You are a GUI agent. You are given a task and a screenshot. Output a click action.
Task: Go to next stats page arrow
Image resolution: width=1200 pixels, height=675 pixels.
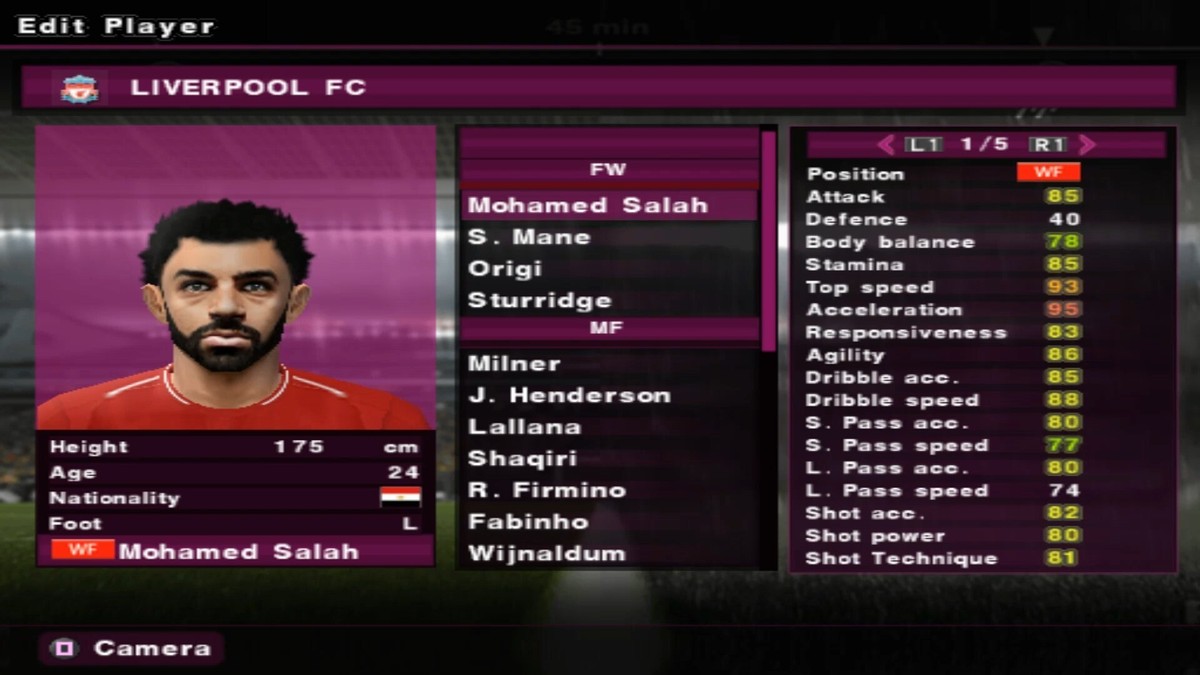tap(1088, 145)
